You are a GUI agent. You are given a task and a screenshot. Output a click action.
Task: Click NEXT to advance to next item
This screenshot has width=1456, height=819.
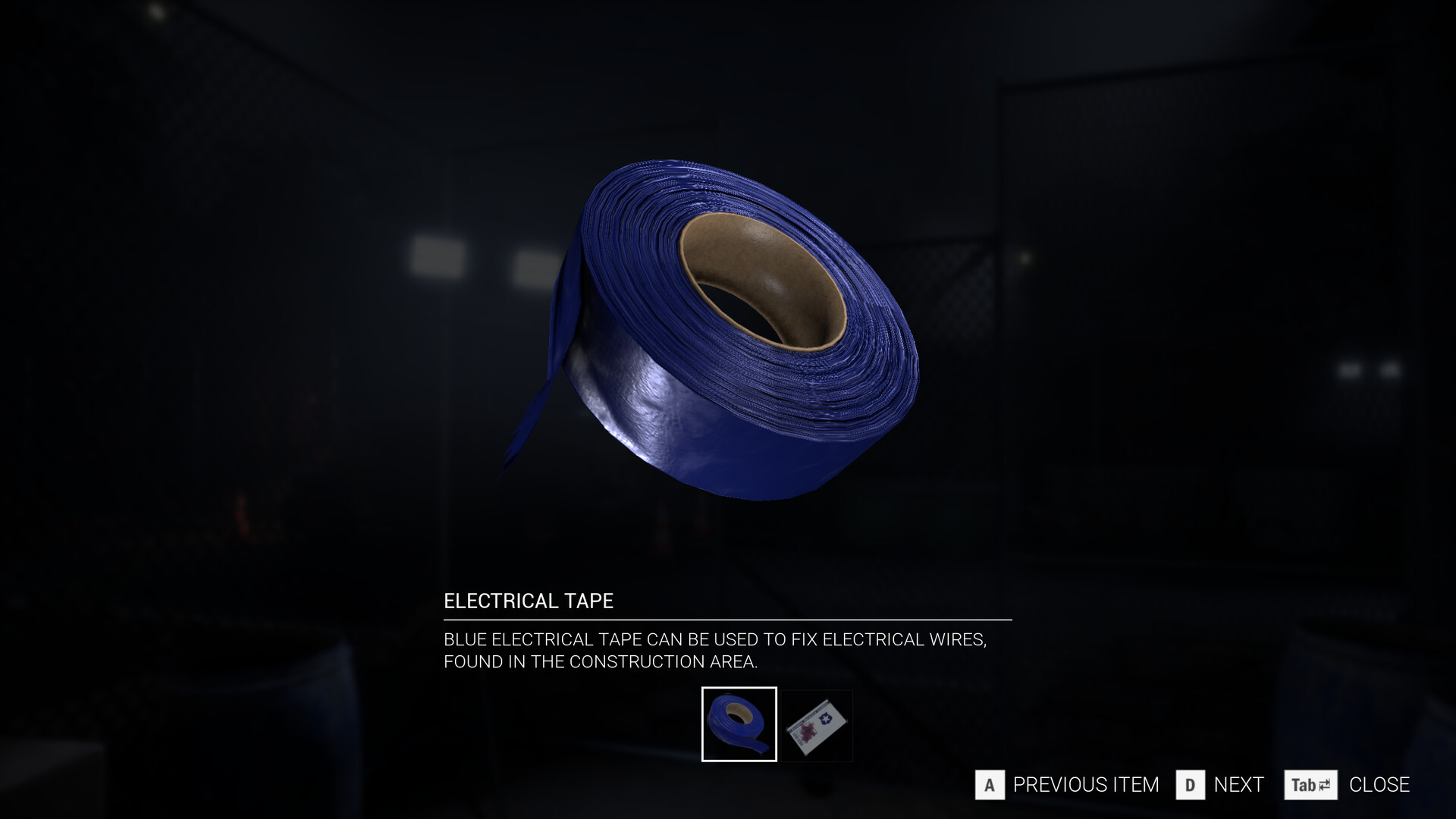[1238, 786]
